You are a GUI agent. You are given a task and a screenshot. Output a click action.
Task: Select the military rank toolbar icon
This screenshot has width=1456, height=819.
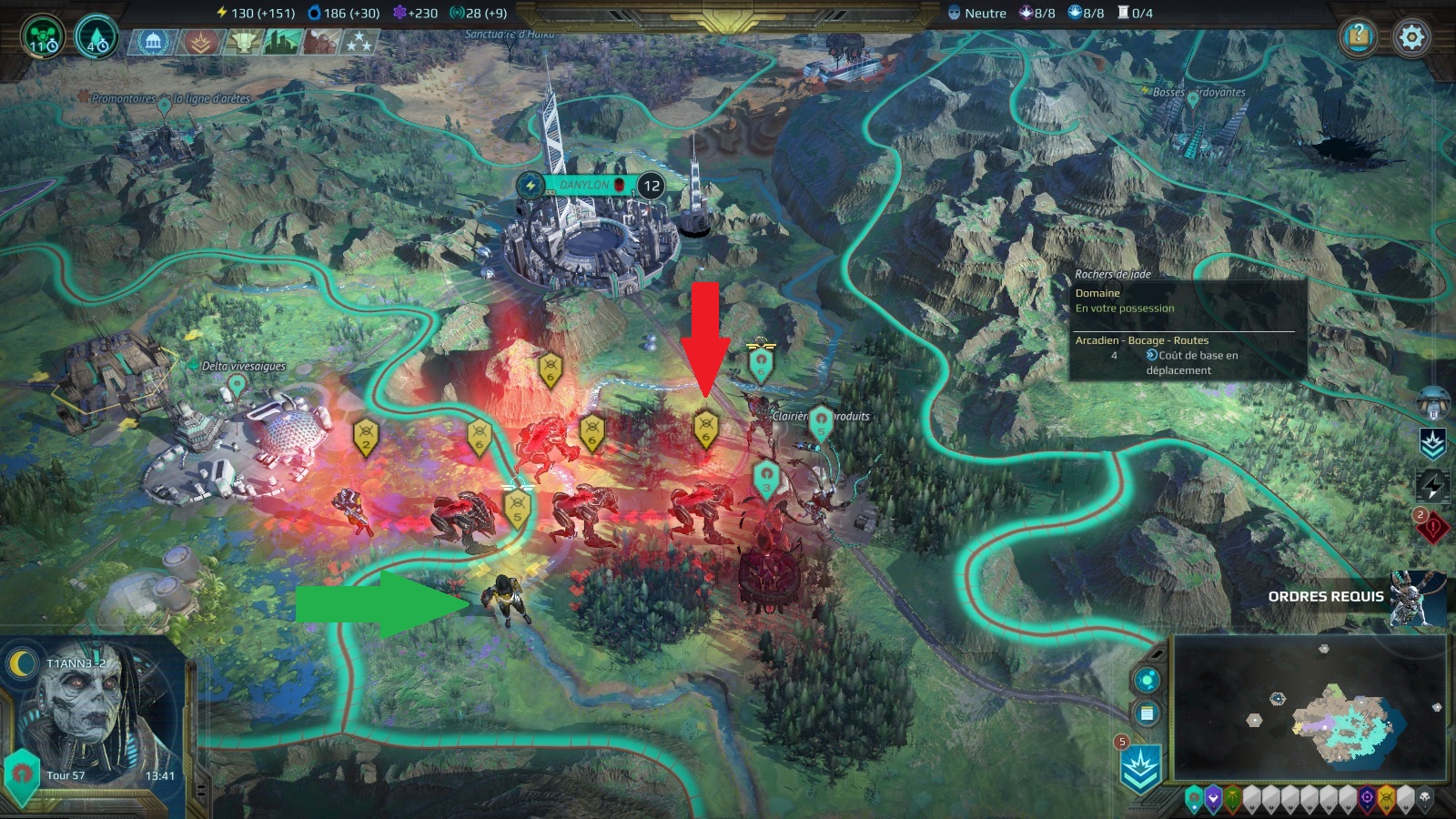(x=200, y=42)
